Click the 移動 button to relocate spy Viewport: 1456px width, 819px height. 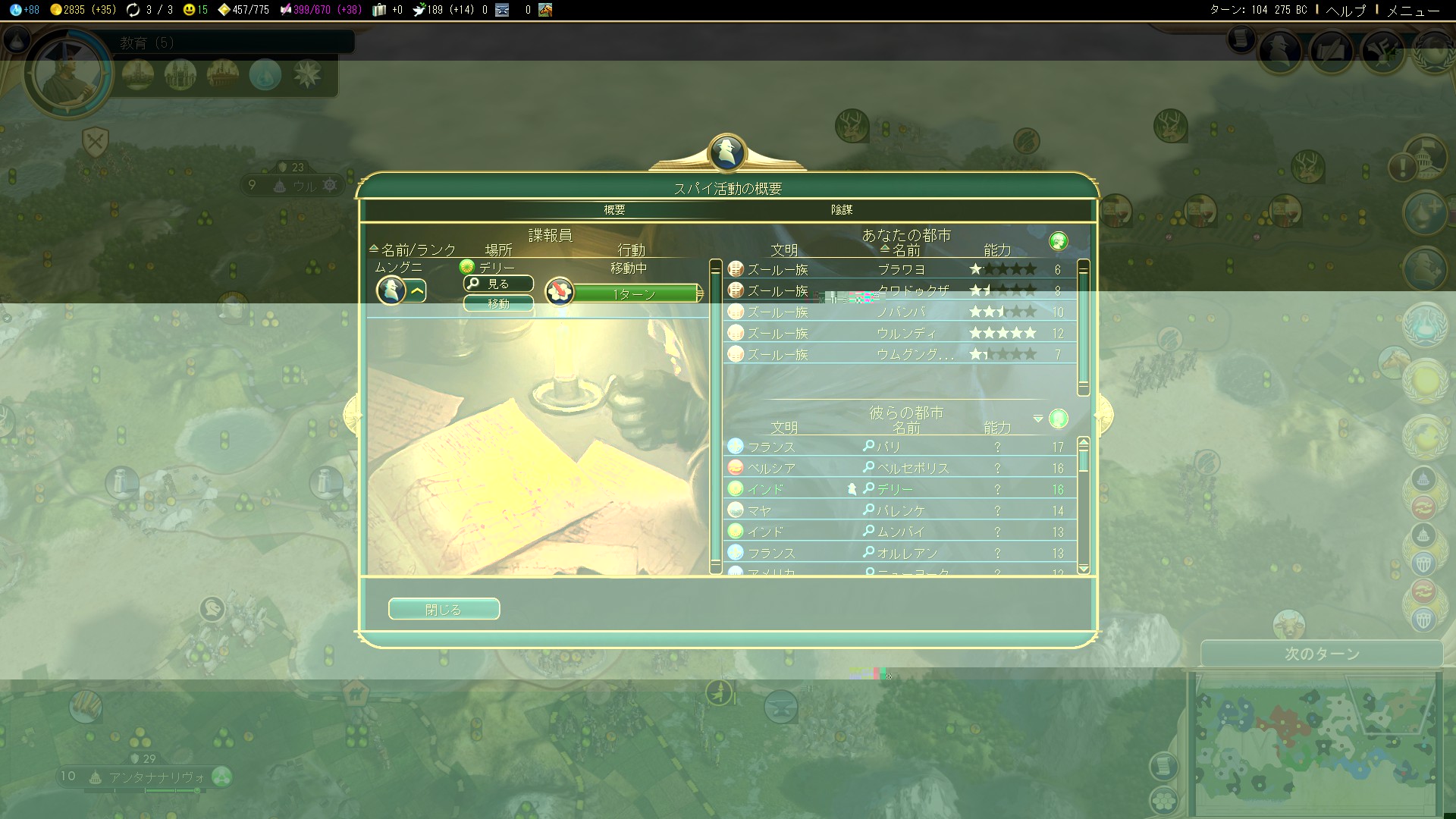tap(498, 303)
